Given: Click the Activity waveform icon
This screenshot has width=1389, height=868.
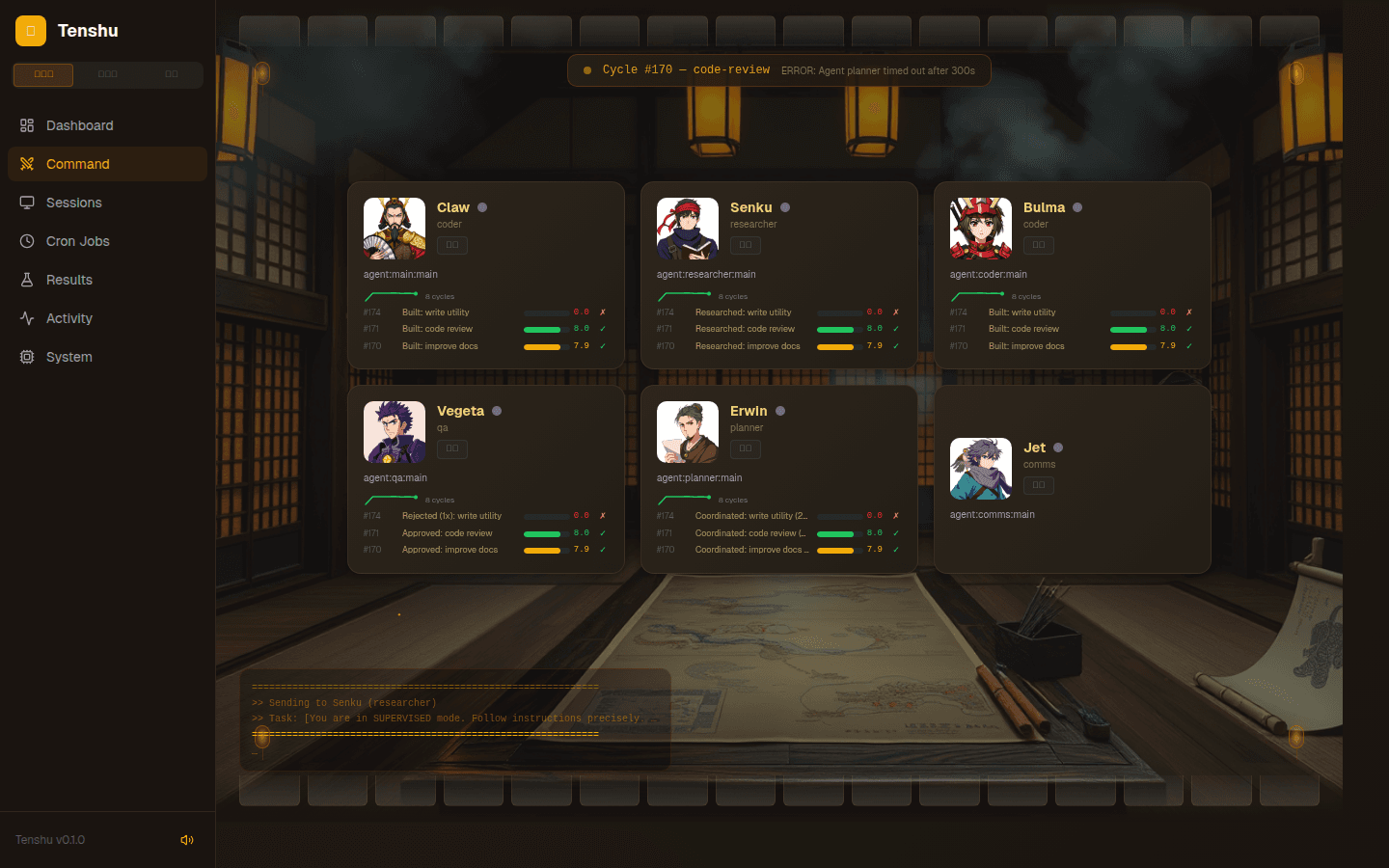Looking at the screenshot, I should (29, 318).
